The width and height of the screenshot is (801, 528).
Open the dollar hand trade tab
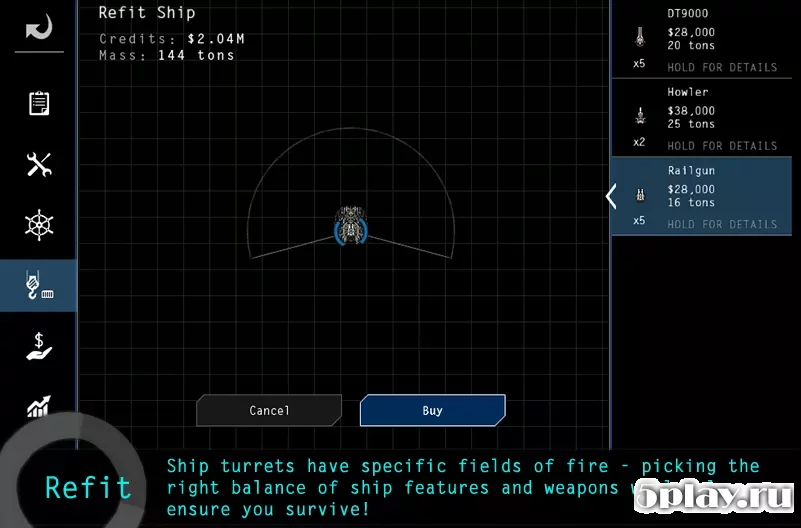click(x=38, y=346)
